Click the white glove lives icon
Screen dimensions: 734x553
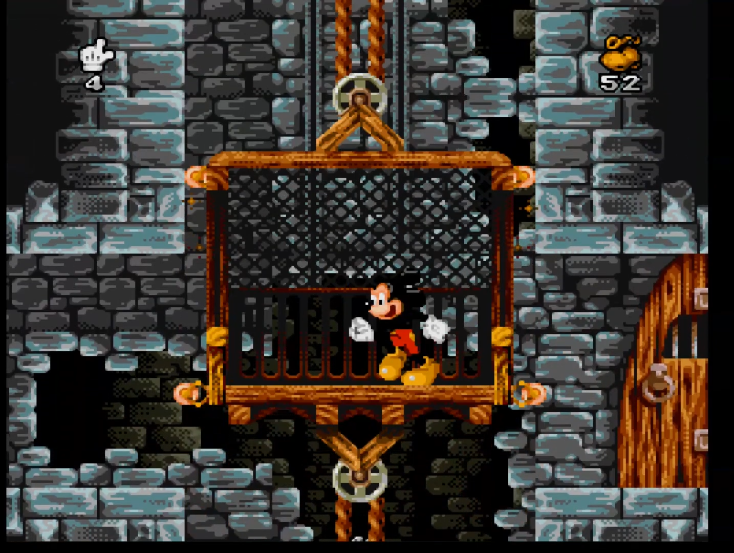click(x=96, y=55)
